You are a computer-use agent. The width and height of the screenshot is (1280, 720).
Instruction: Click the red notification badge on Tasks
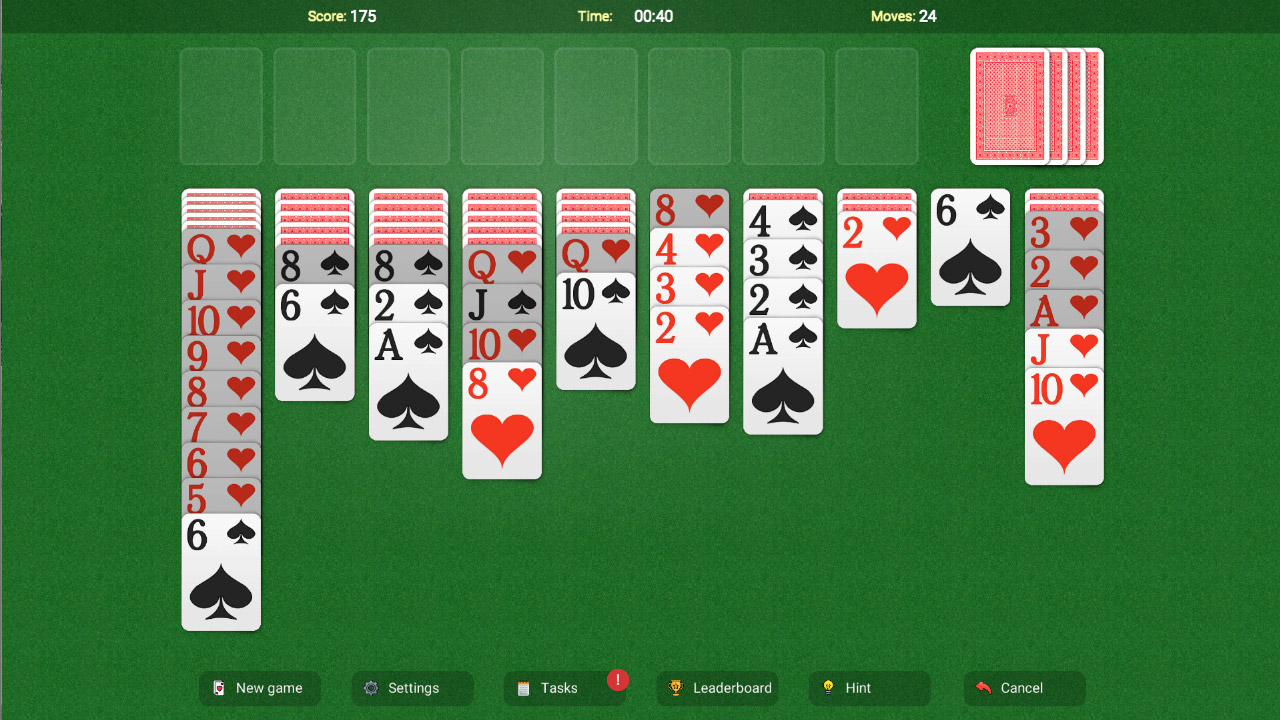[617, 680]
